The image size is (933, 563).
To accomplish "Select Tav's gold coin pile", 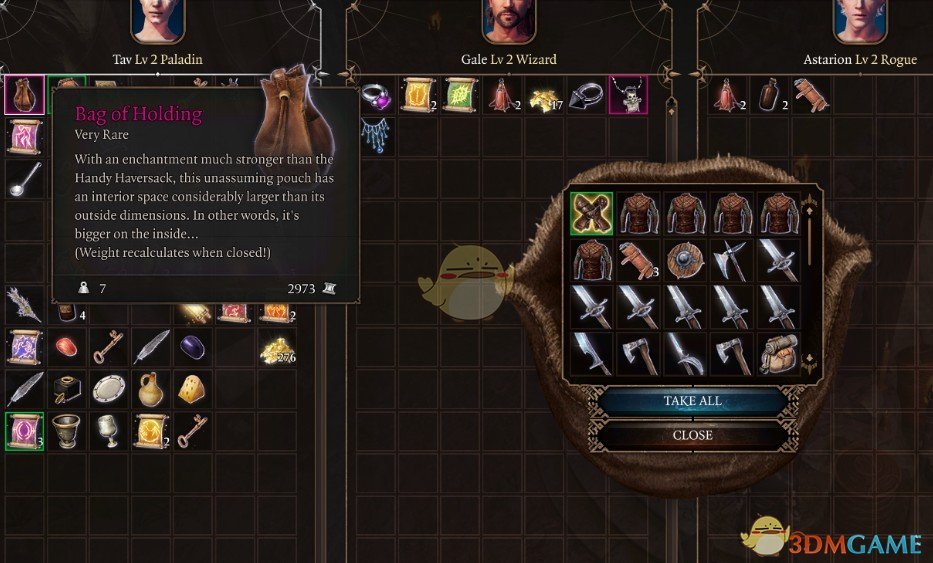I will click(275, 349).
